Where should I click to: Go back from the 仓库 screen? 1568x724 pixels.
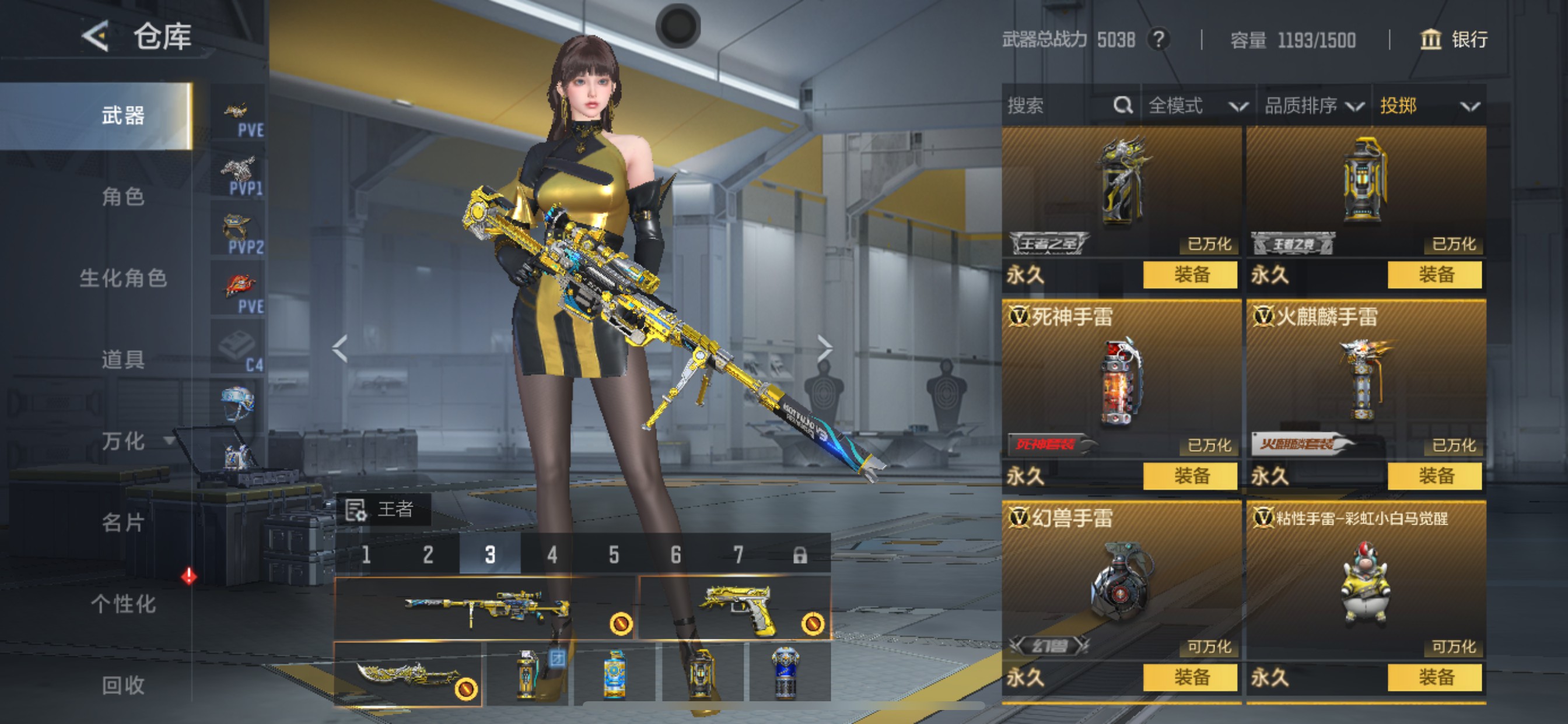click(x=96, y=37)
